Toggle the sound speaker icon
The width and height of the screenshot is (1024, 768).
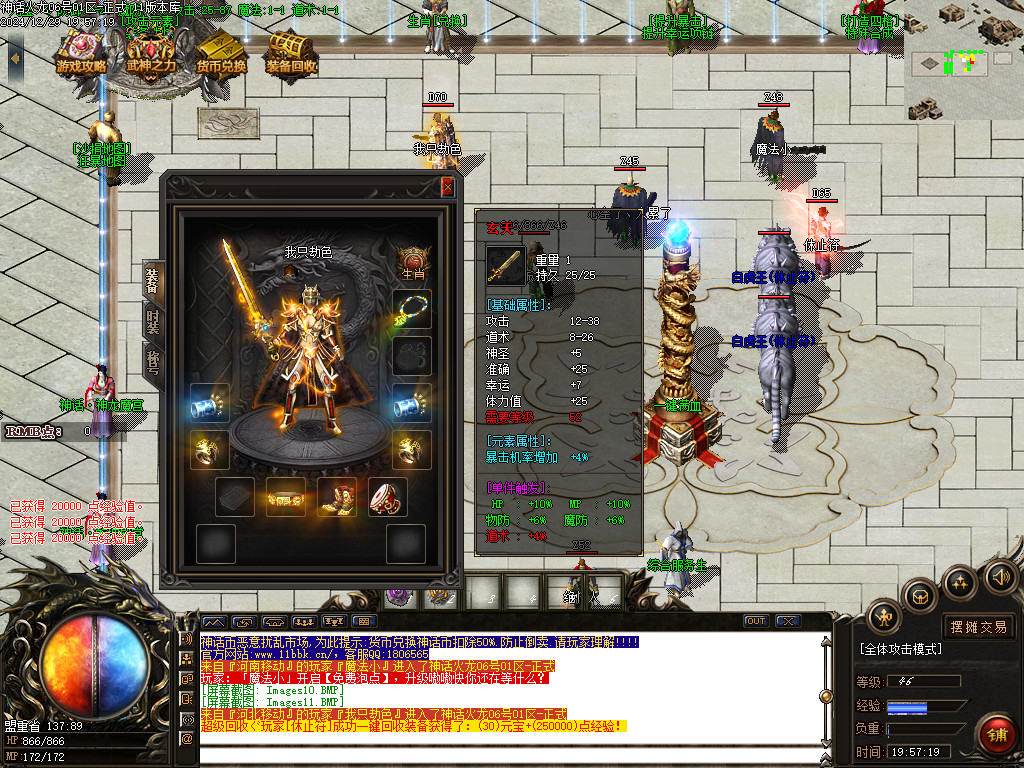point(1000,576)
